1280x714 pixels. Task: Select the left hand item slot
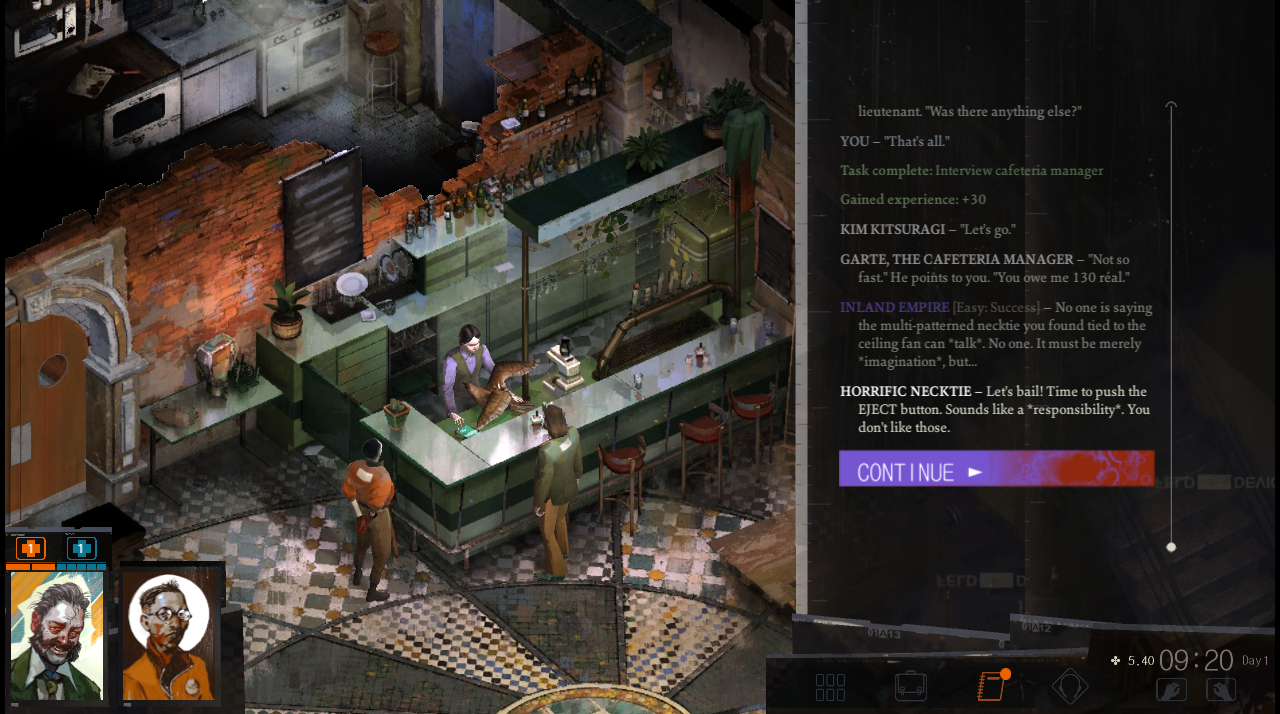click(x=1171, y=689)
